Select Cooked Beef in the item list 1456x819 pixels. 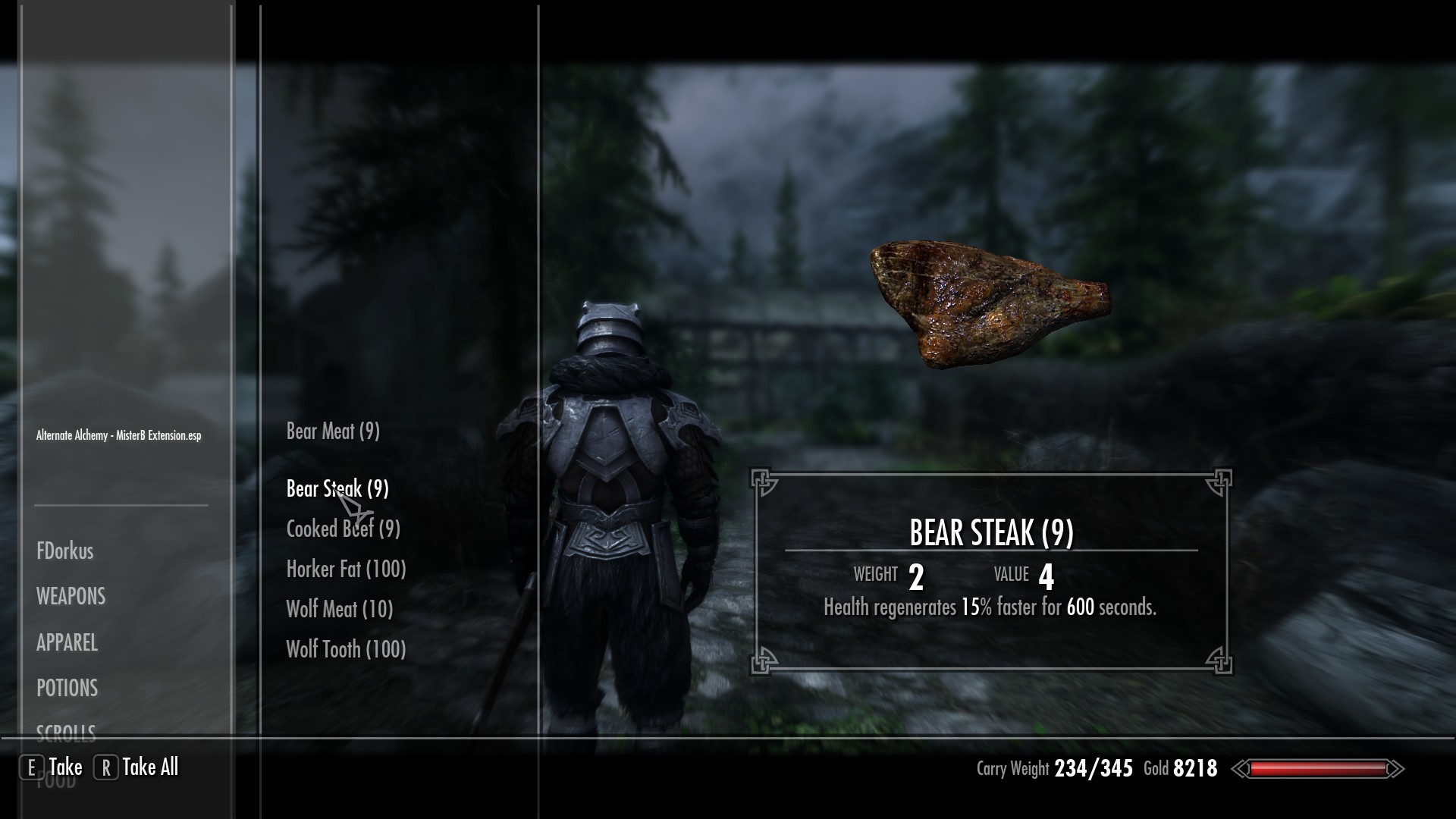pyautogui.click(x=343, y=529)
